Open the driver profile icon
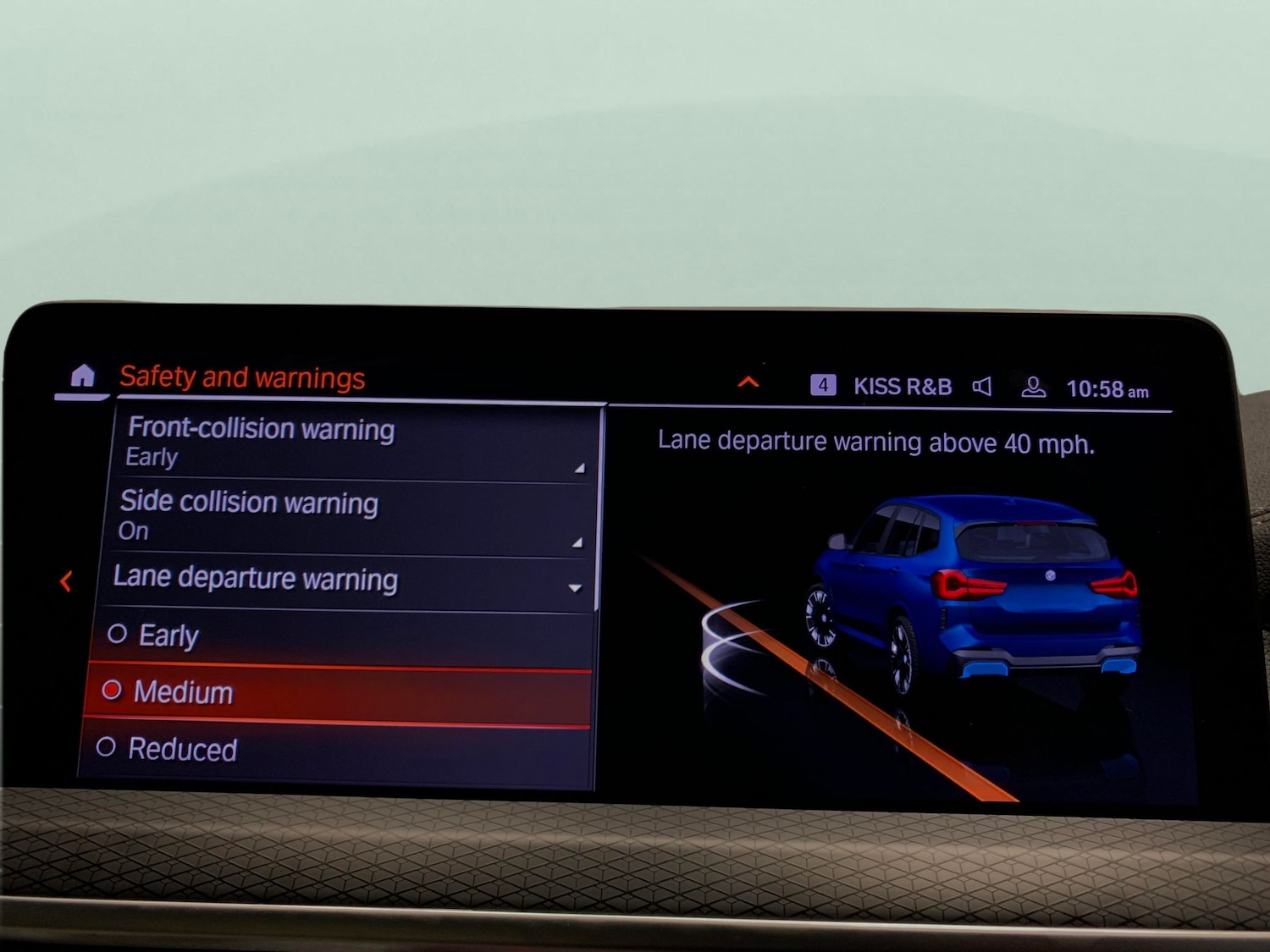This screenshot has height=952, width=1270. coord(1033,388)
